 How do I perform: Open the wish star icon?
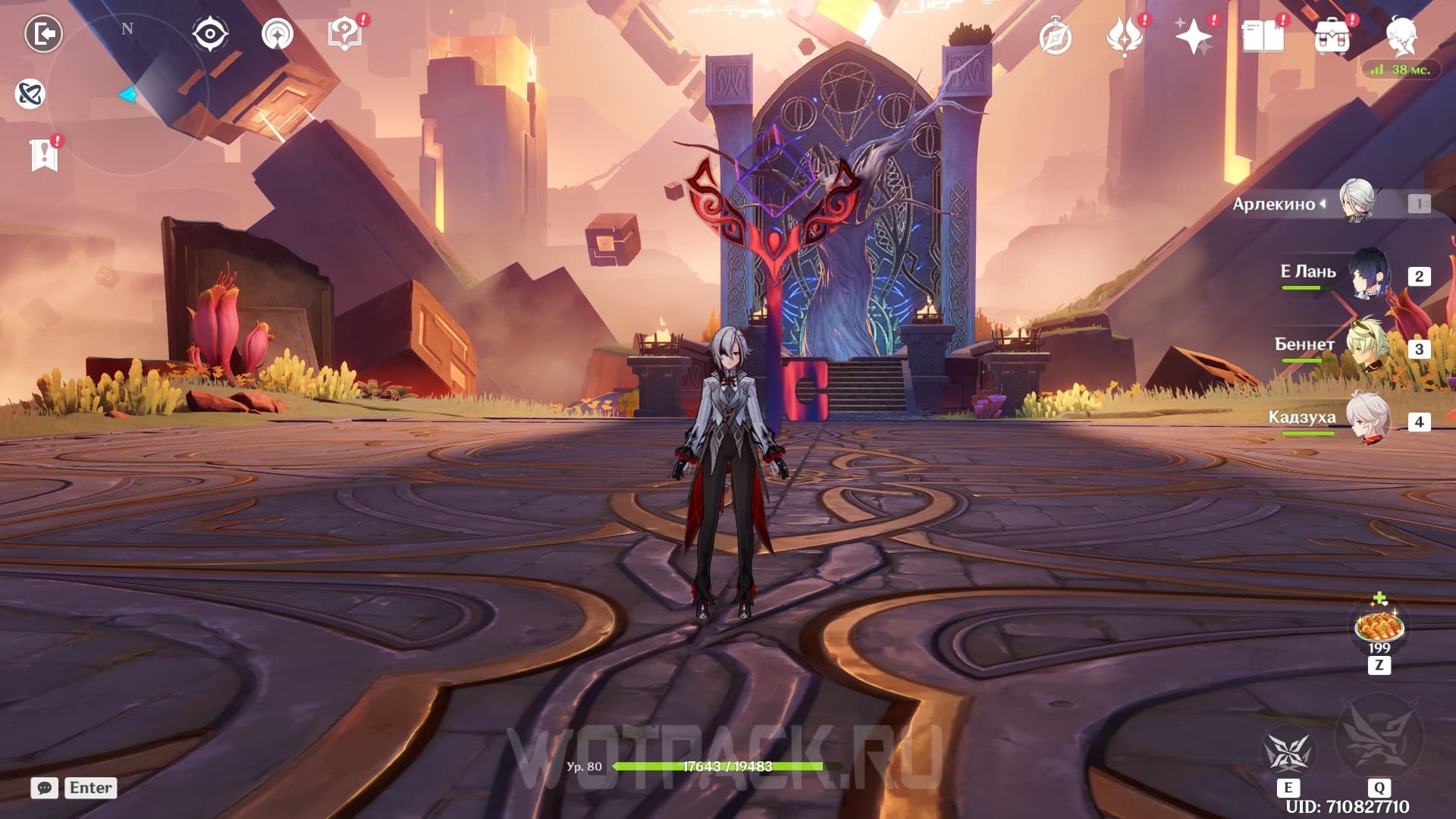tap(1193, 37)
